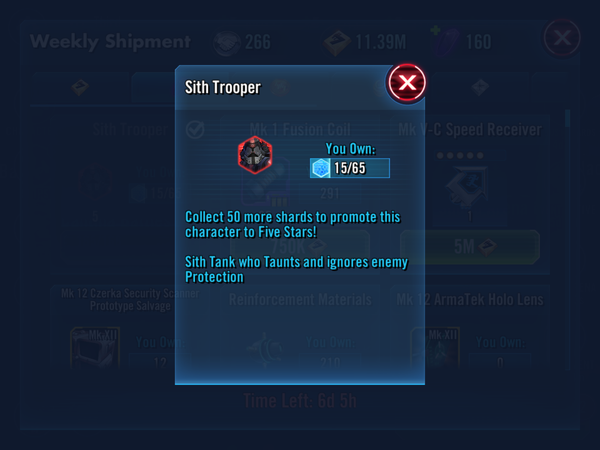Buy the Speed Receiver for 5M
Image resolution: width=600 pixels, height=450 pixels.
(469, 246)
